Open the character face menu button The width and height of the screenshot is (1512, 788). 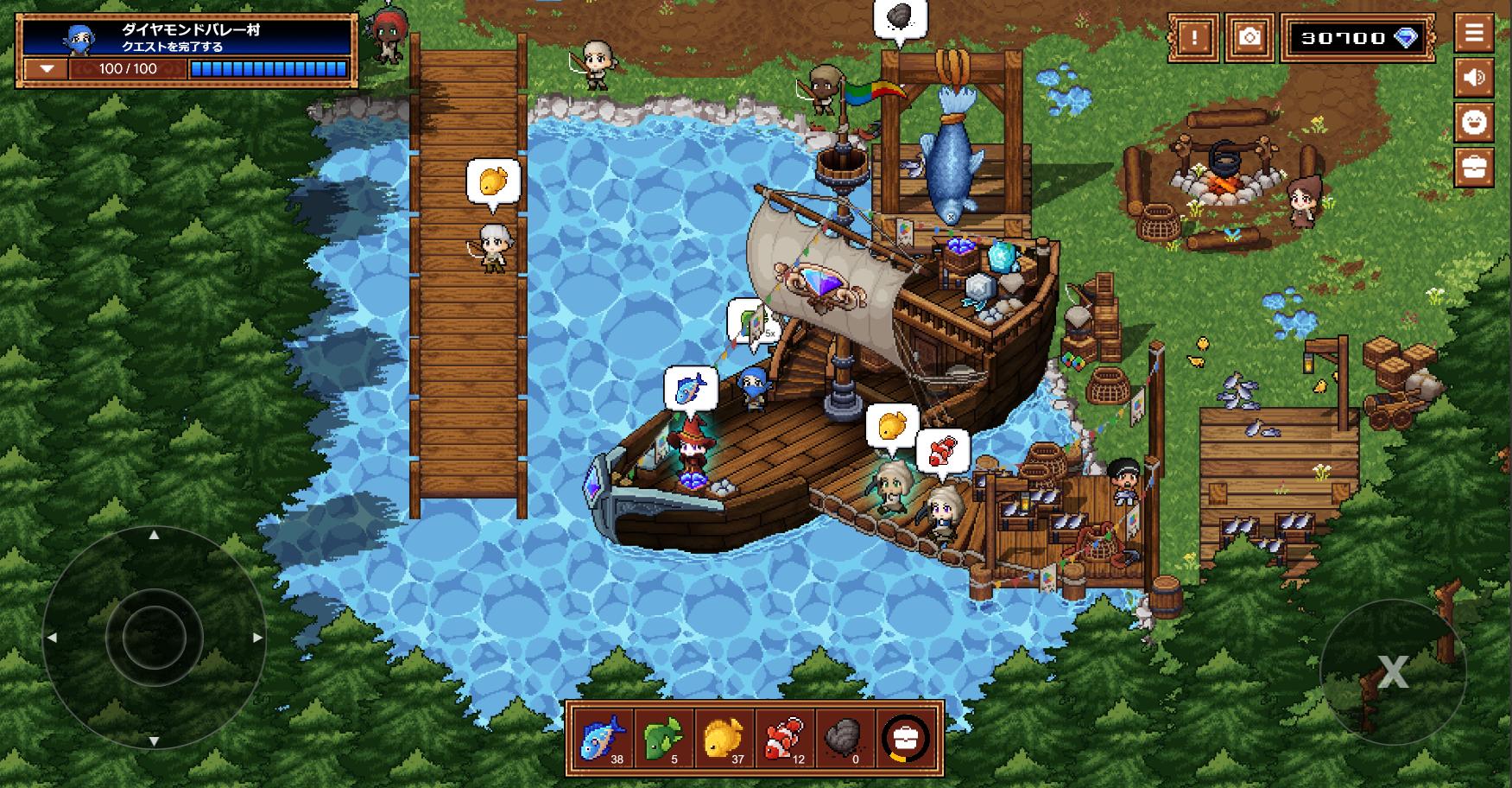(1474, 124)
